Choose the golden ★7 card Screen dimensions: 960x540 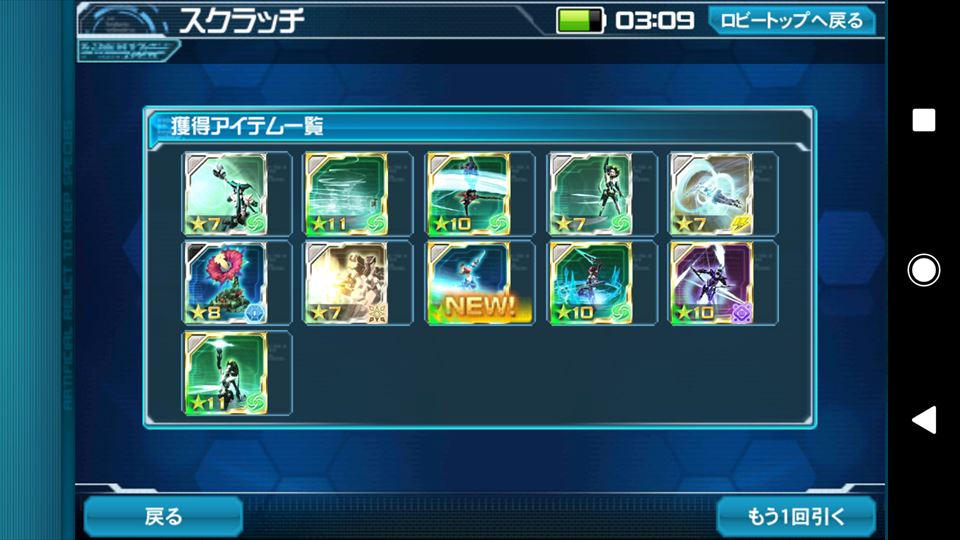346,283
